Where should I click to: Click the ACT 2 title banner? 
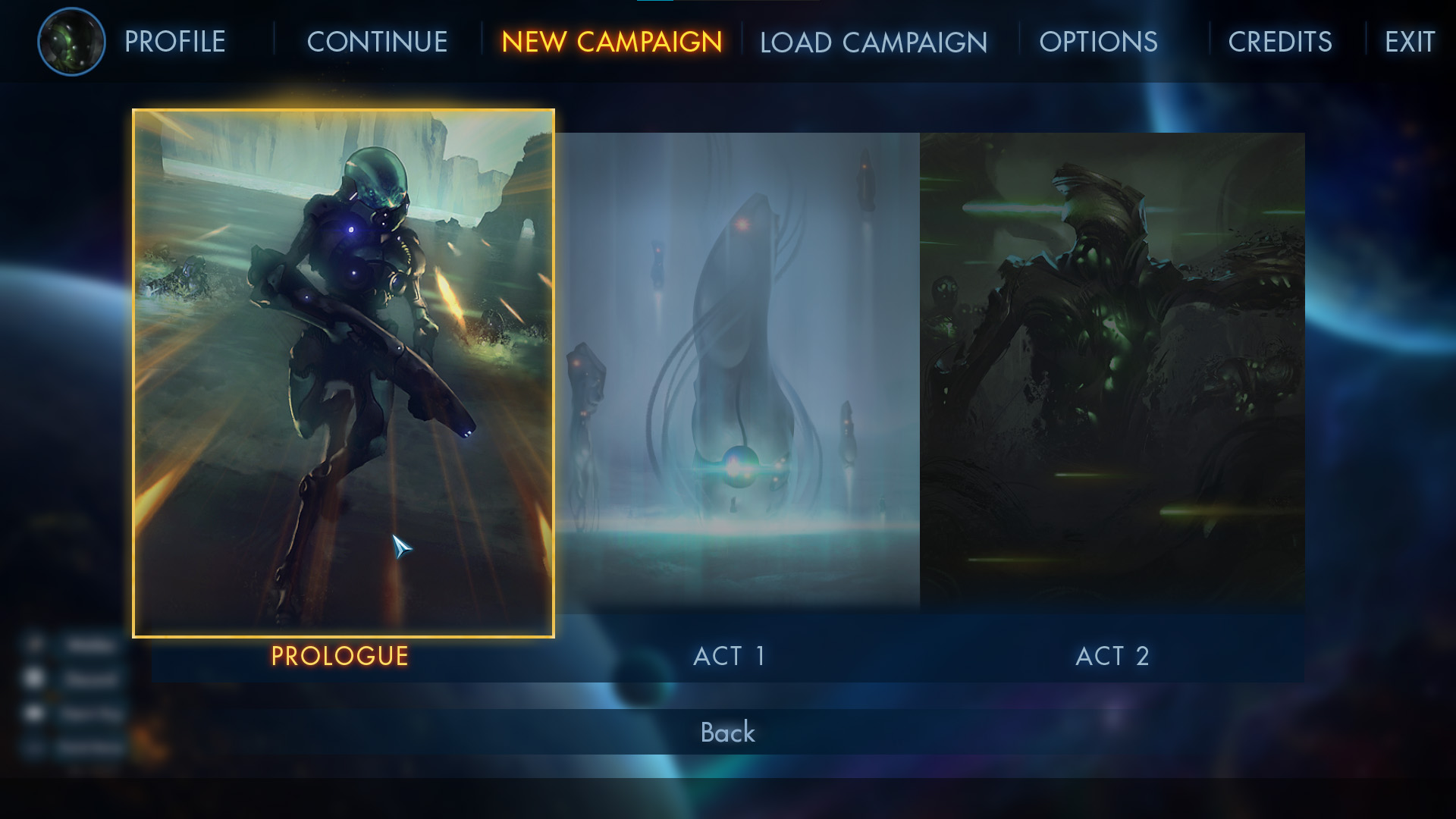coord(1112,657)
